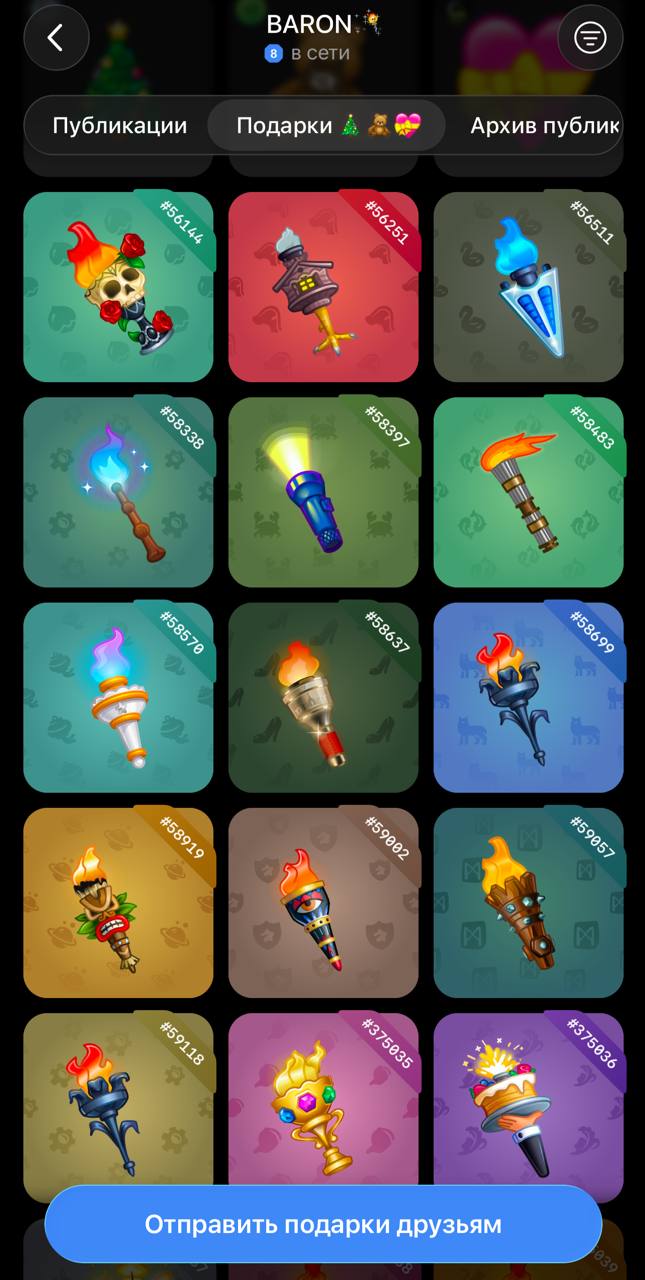
Task: Switch to the Публикации tab
Action: click(120, 126)
